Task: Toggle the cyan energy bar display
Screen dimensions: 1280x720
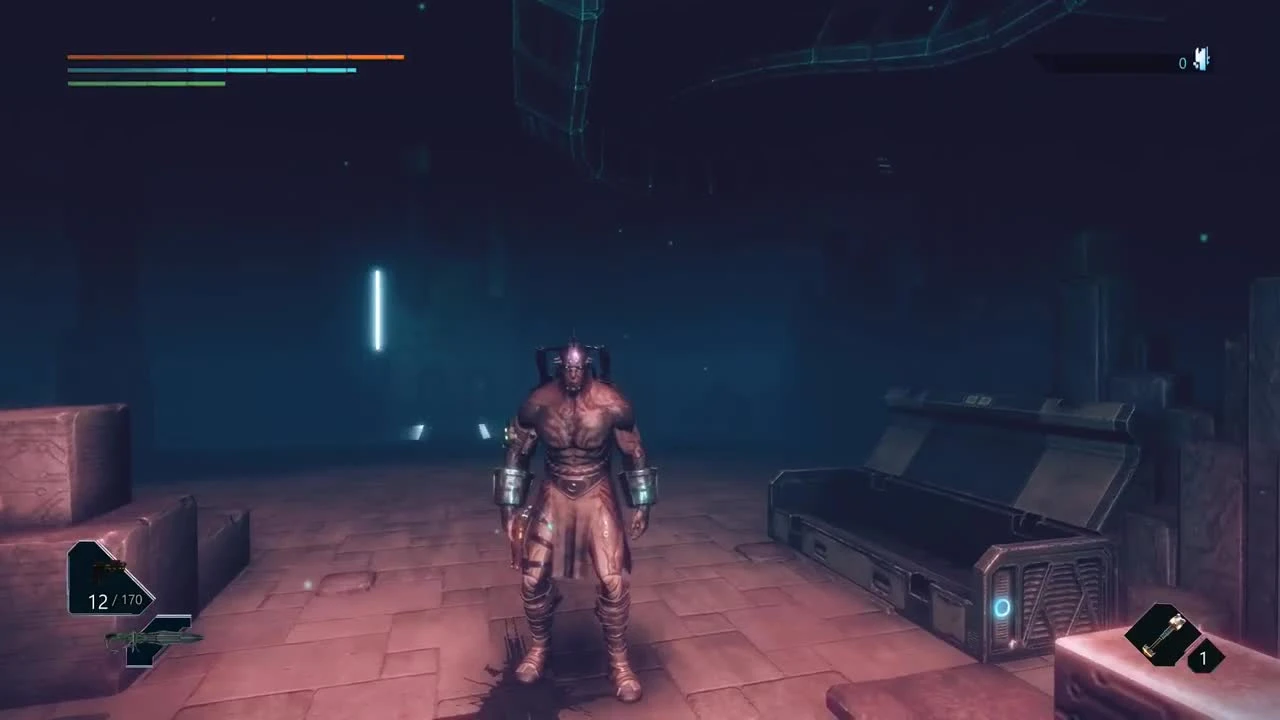Action: (212, 70)
